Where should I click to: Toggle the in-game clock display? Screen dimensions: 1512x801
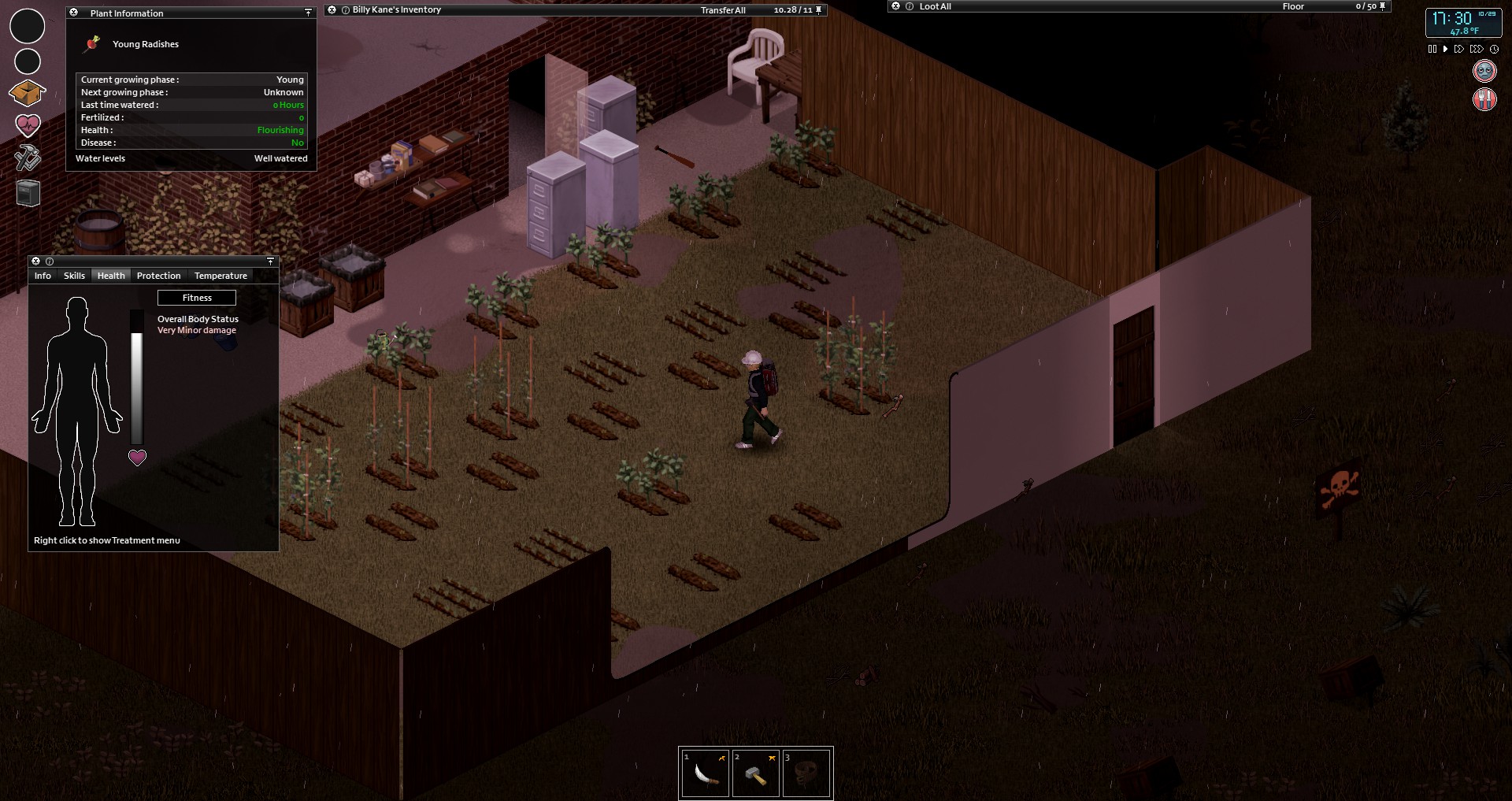(1494, 49)
